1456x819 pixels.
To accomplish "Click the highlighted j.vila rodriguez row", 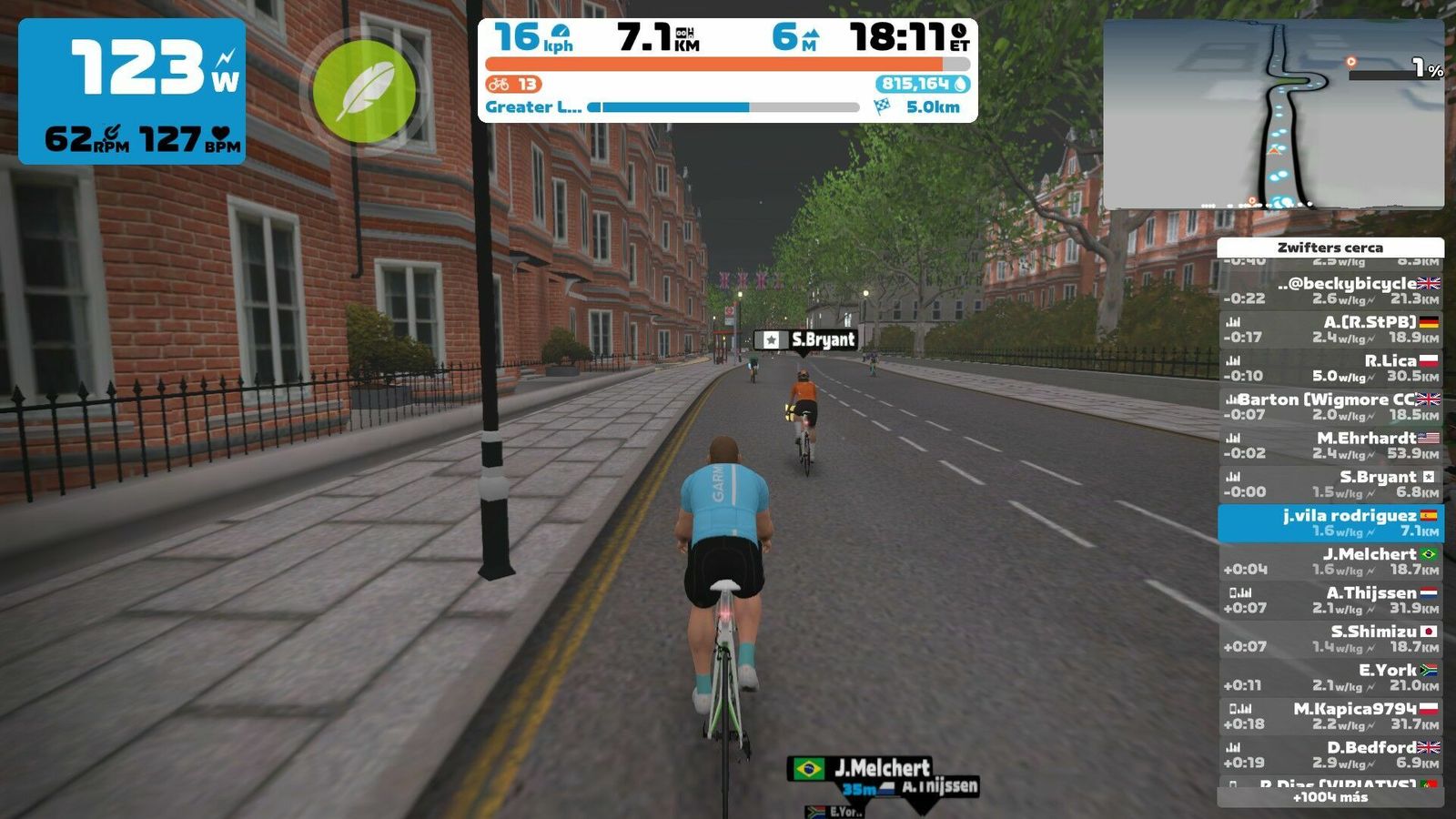I will (1330, 522).
